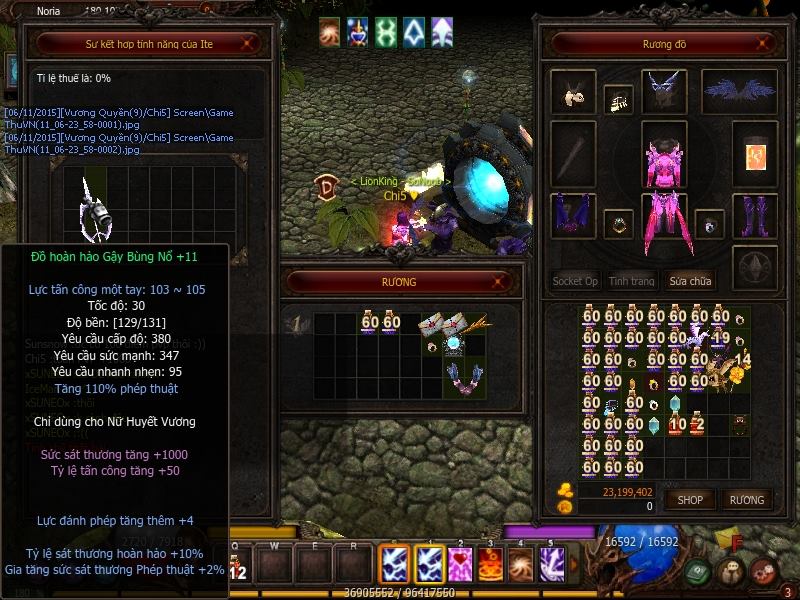Image resolution: width=800 pixels, height=600 pixels.
Task: Click the RƯƠNG button beside SHOP
Action: pyautogui.click(x=746, y=500)
